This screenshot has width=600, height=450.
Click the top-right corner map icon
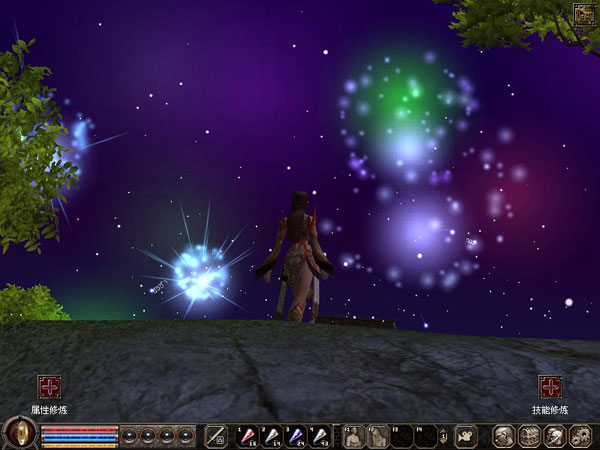coord(583,13)
